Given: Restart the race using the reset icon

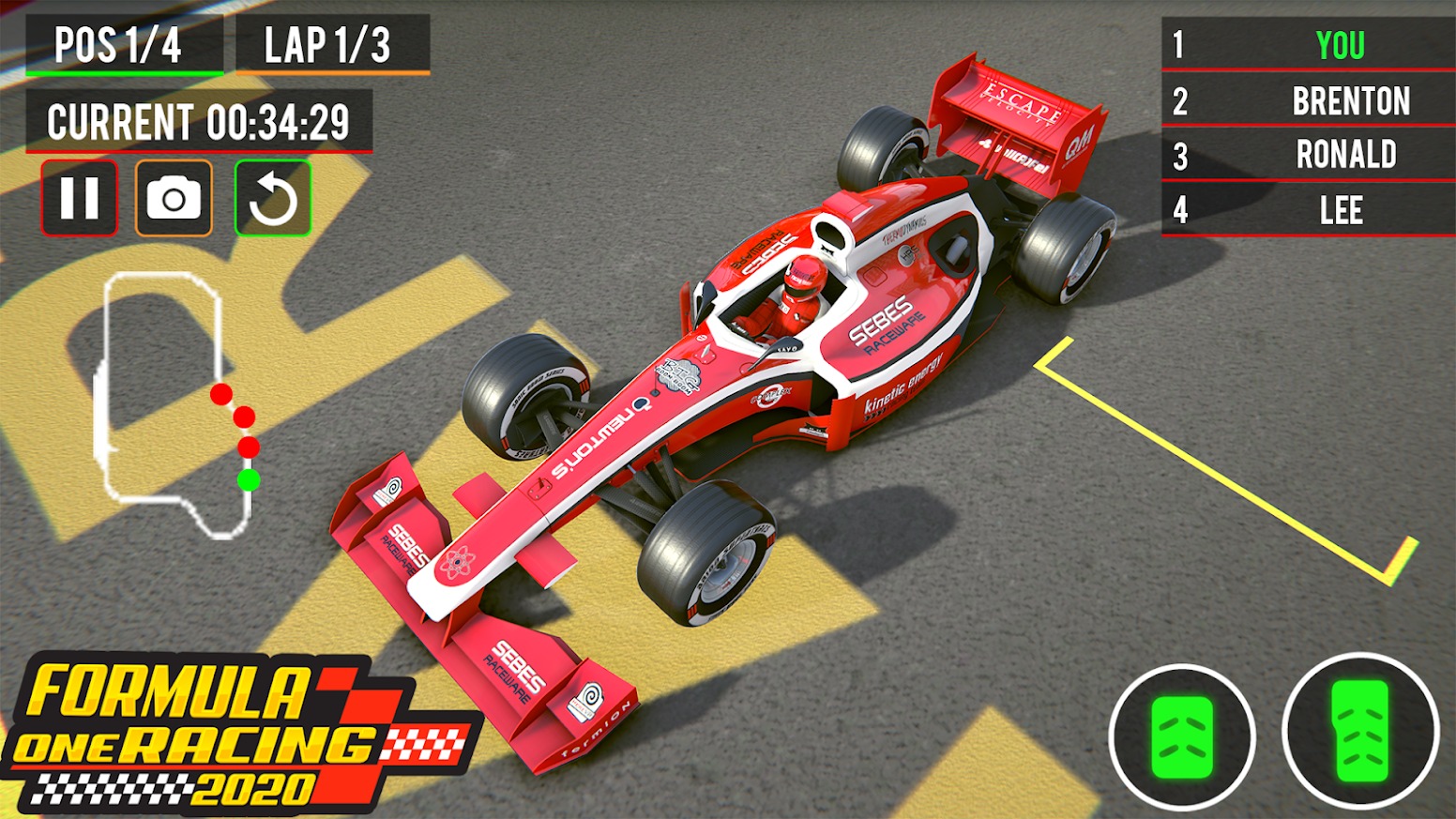Looking at the screenshot, I should 270,198.
